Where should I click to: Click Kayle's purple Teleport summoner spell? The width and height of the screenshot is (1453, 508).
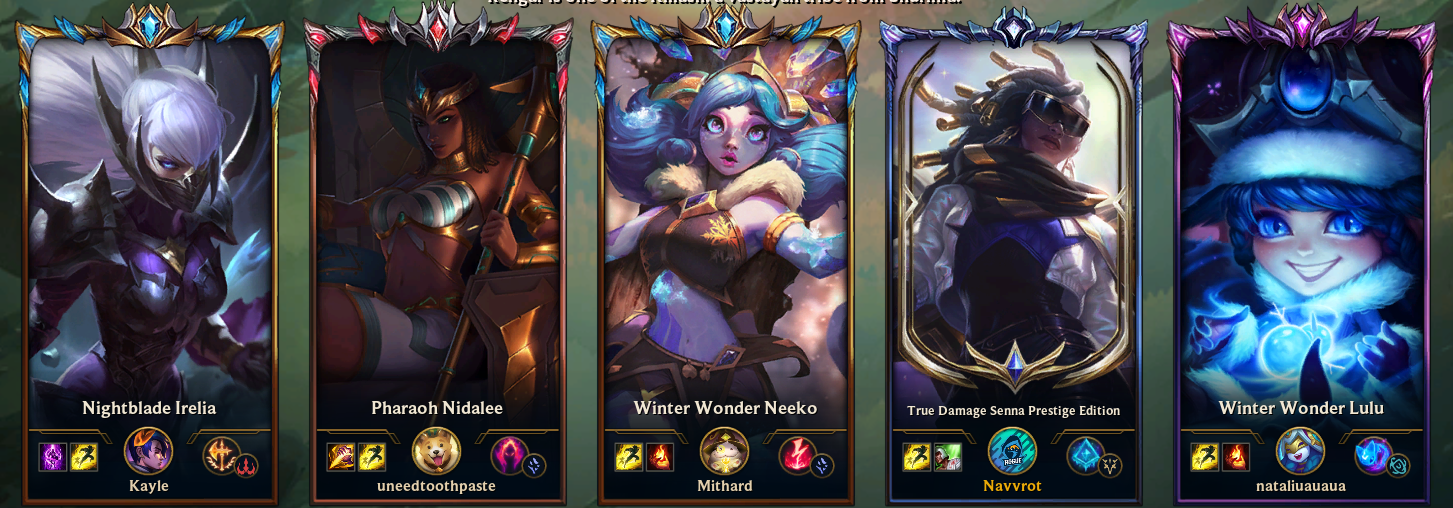click(x=53, y=457)
